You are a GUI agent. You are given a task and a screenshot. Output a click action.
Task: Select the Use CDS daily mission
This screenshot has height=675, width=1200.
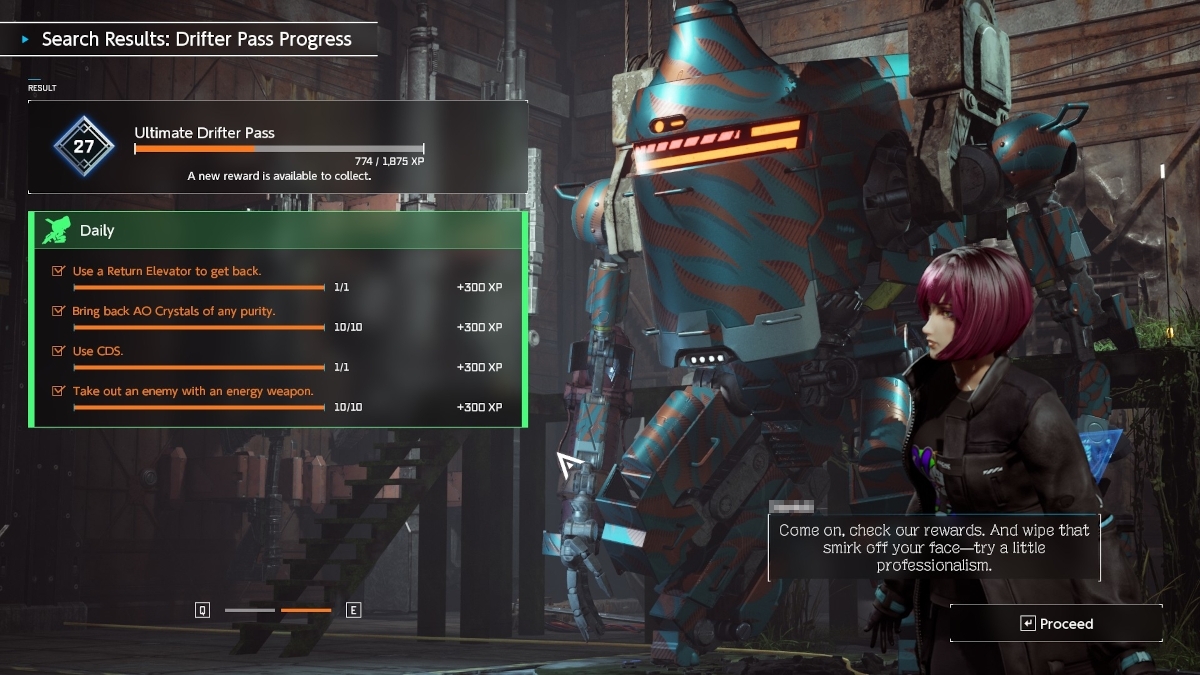[x=278, y=358]
